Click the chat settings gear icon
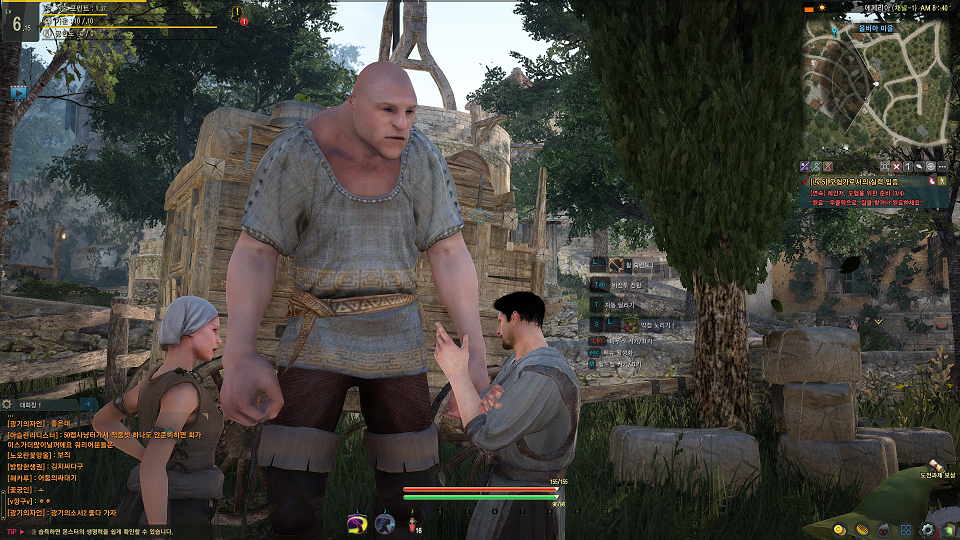960x540 pixels. (7, 403)
